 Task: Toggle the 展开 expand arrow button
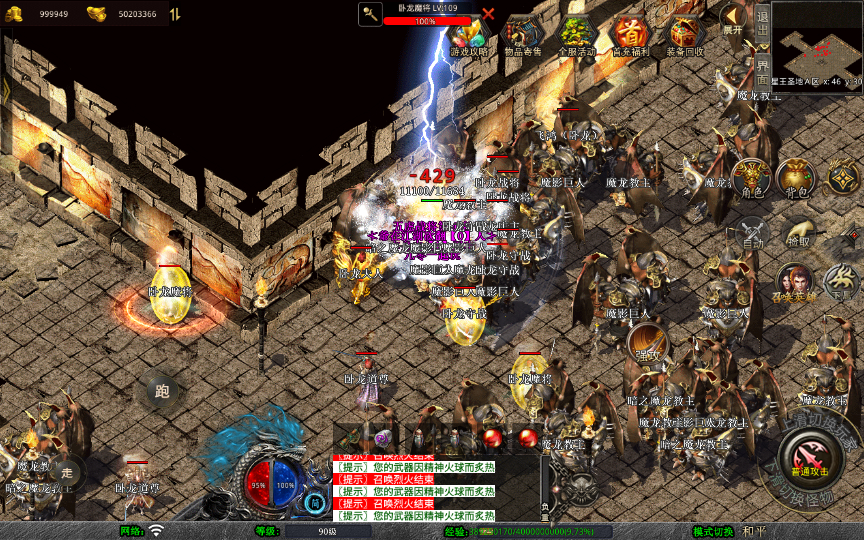point(734,18)
